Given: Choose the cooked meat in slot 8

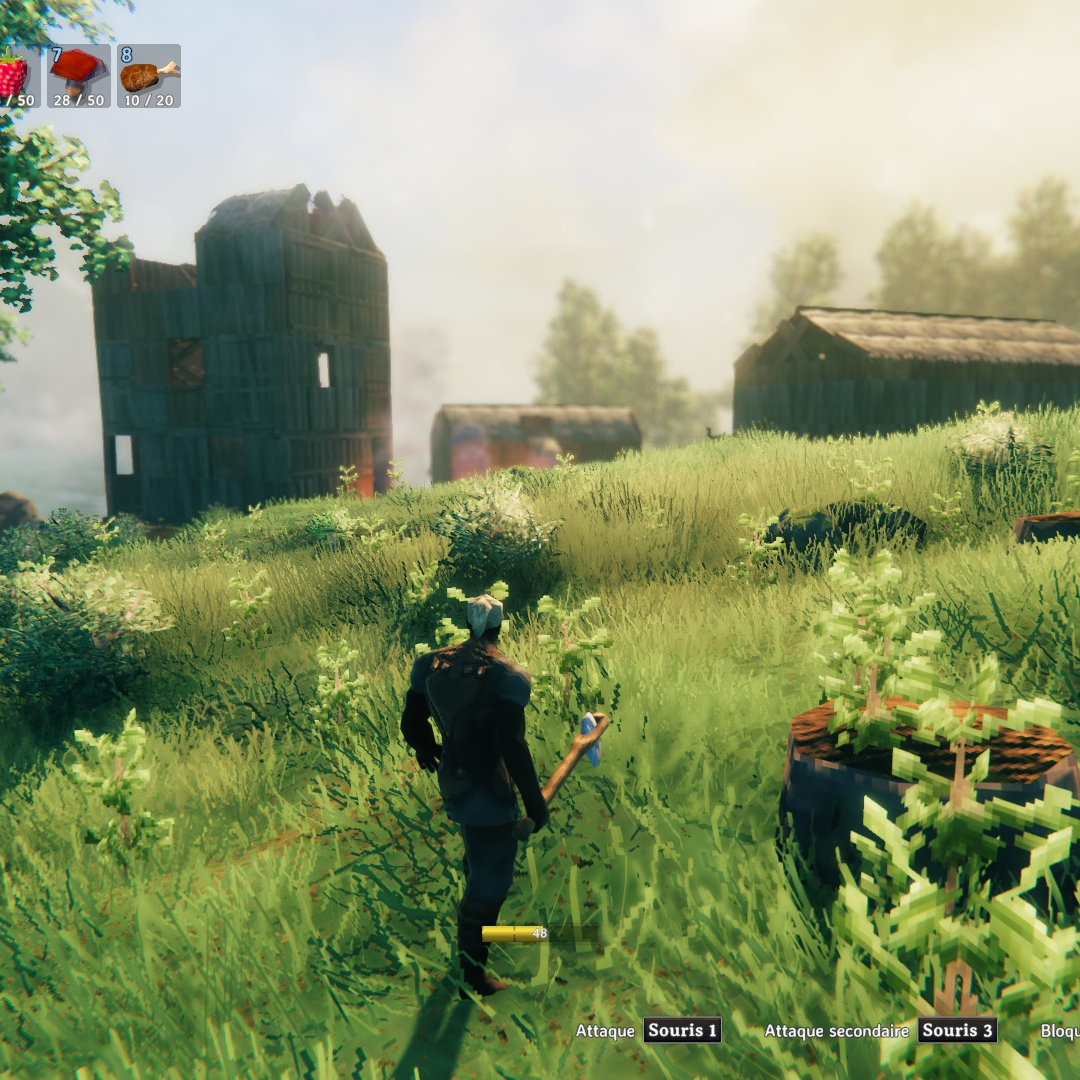Looking at the screenshot, I should 148,76.
